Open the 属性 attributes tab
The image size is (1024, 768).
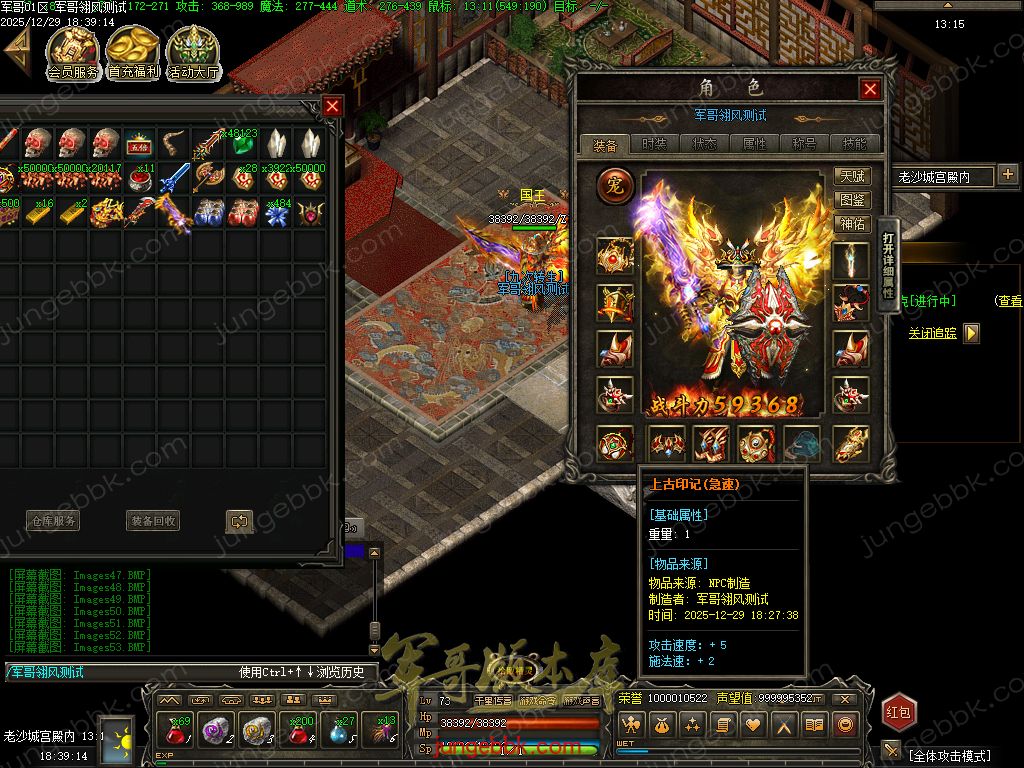tap(755, 144)
